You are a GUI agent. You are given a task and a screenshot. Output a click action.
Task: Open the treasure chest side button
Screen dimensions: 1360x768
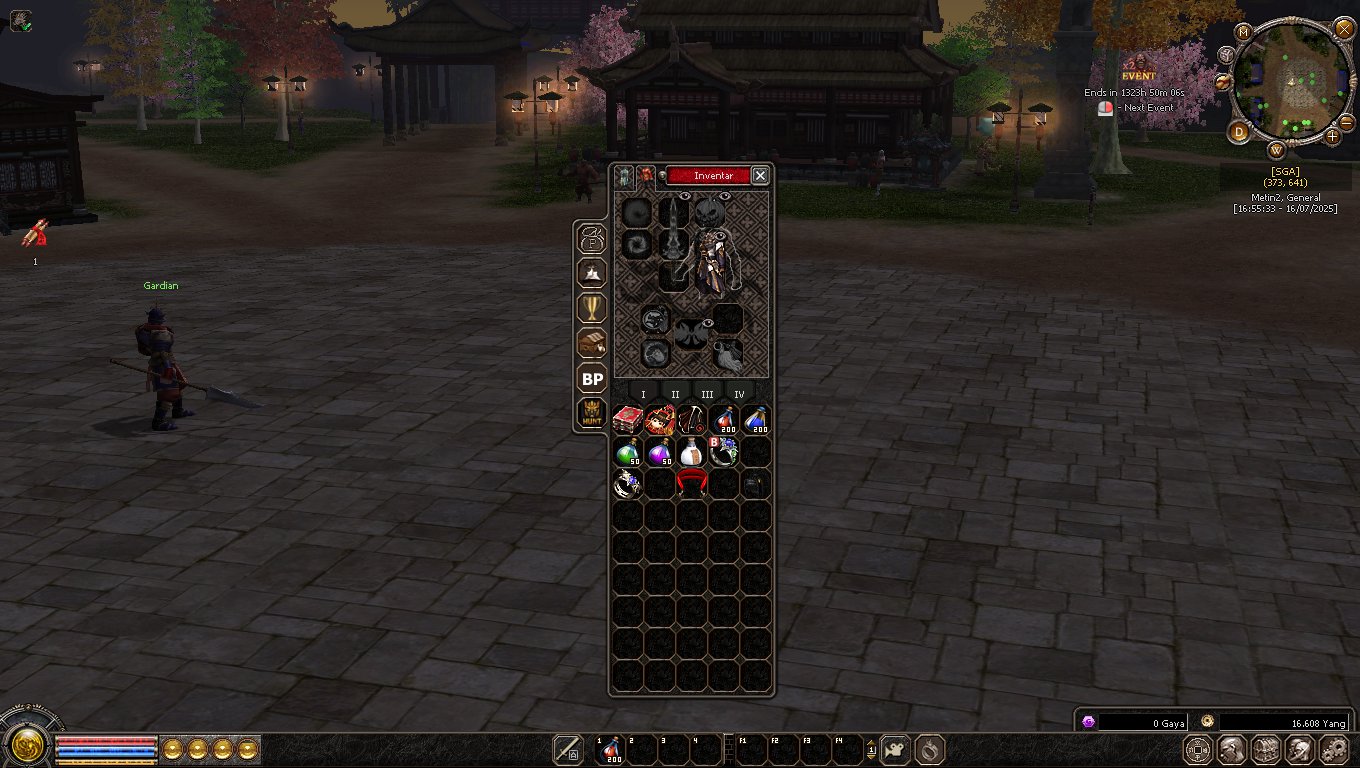point(592,343)
